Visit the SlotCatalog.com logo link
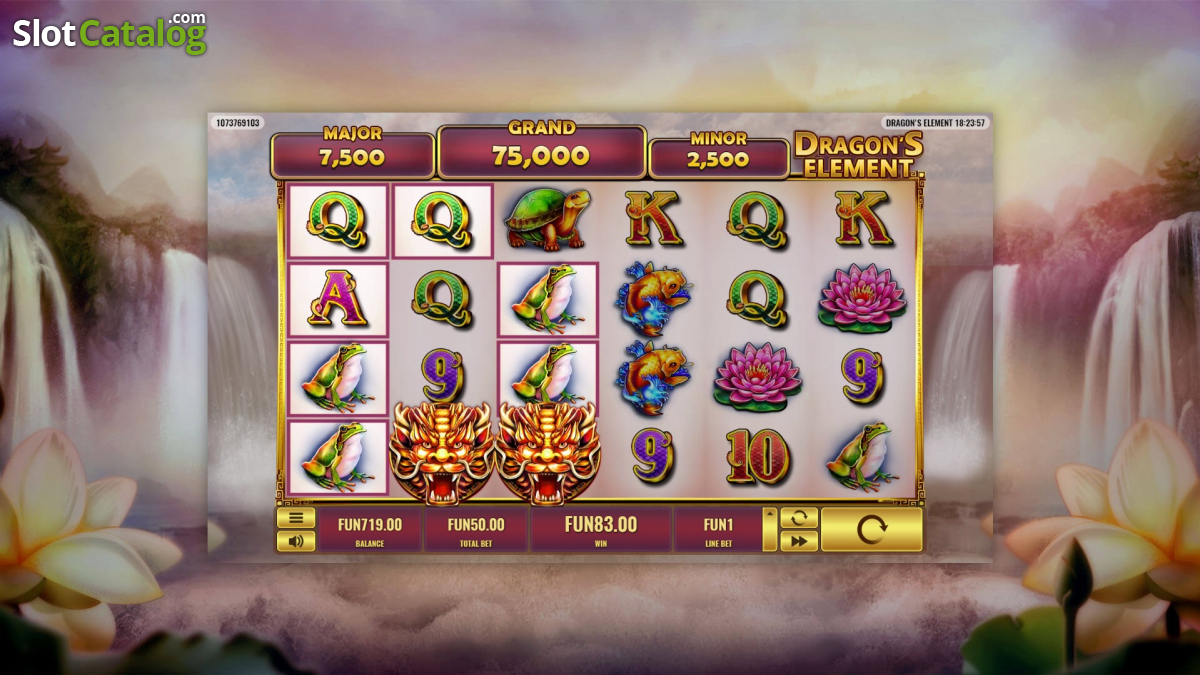The image size is (1200, 675). [x=109, y=33]
